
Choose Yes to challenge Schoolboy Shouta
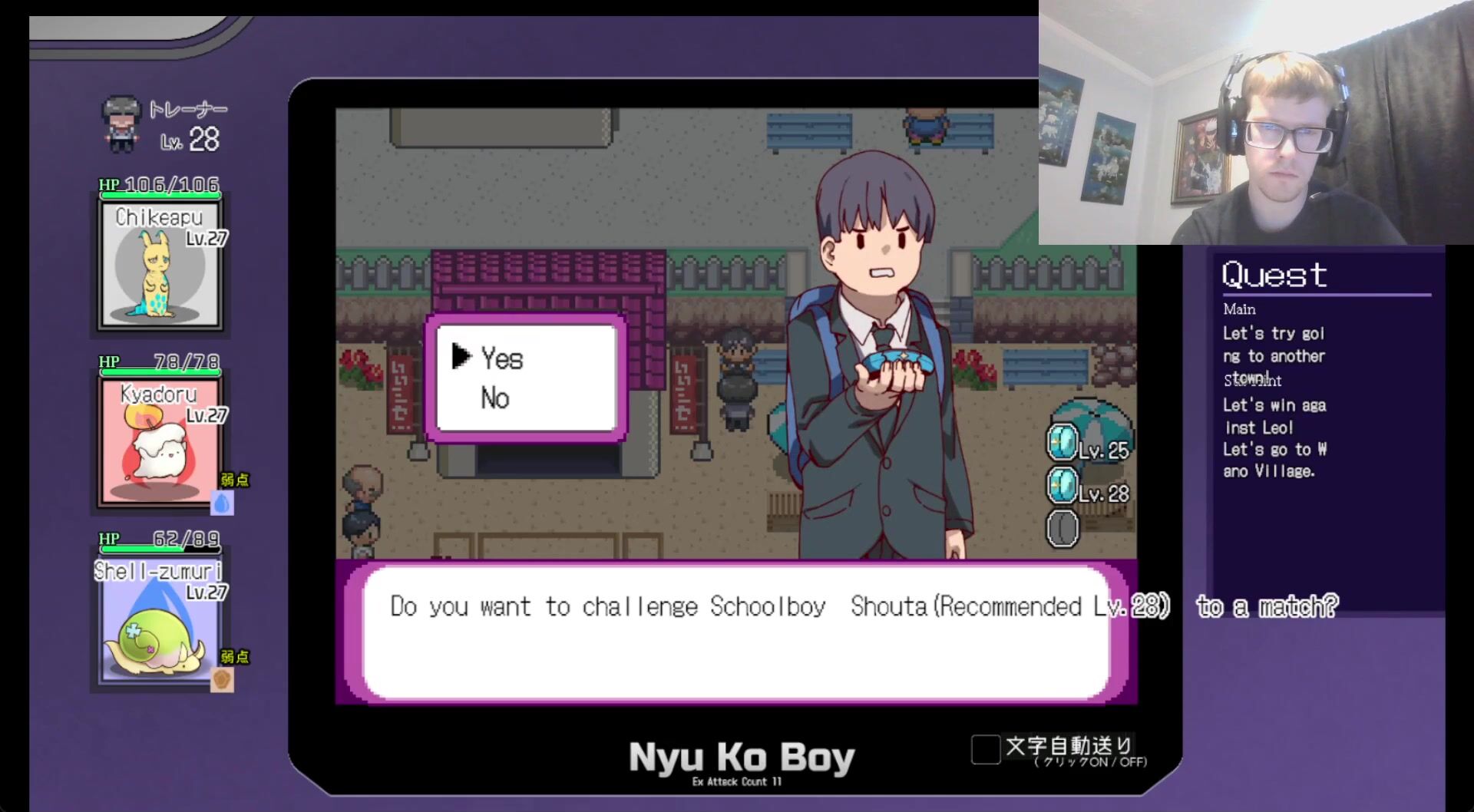[x=502, y=358]
